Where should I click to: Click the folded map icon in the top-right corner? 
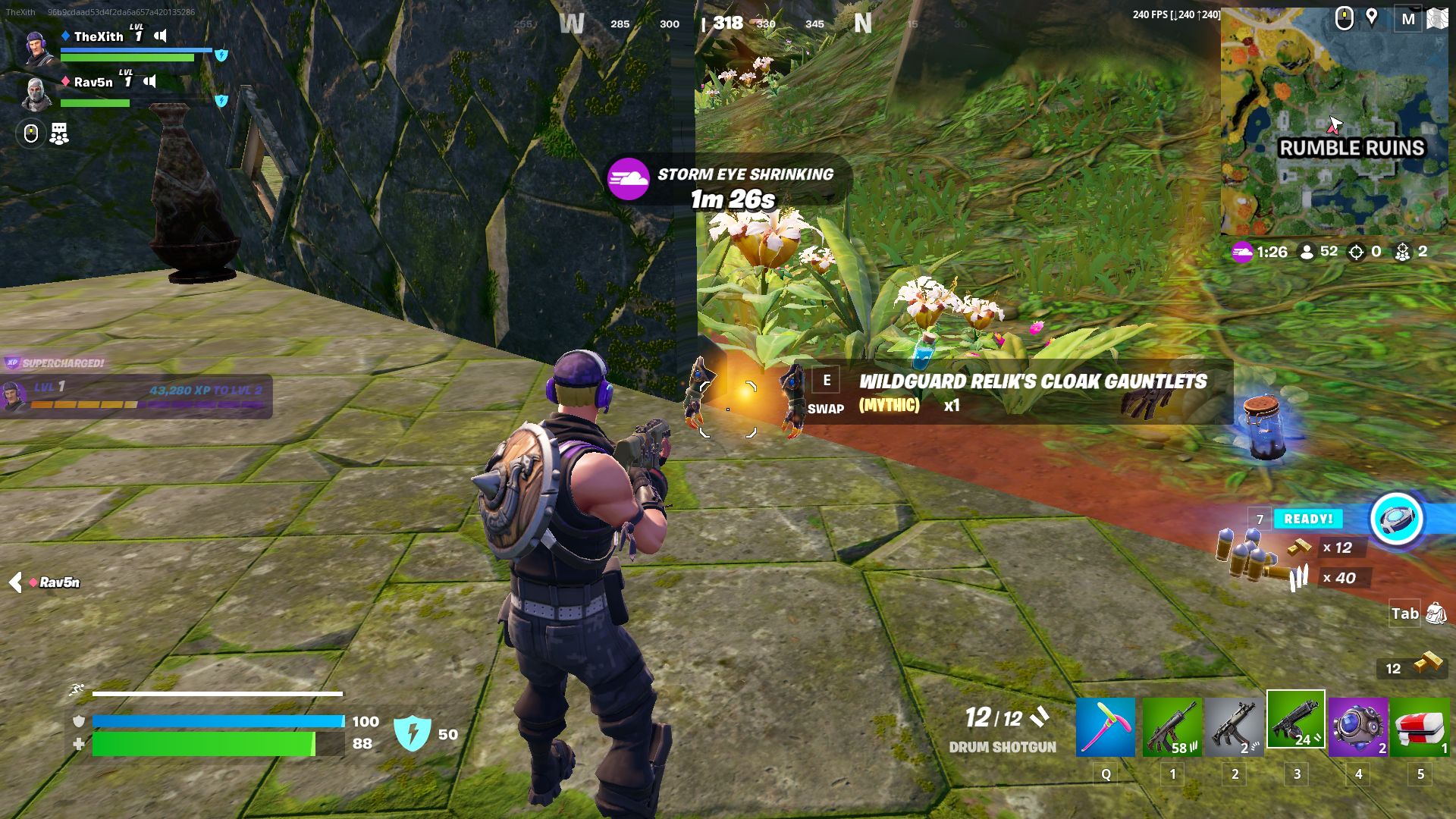[x=1438, y=18]
